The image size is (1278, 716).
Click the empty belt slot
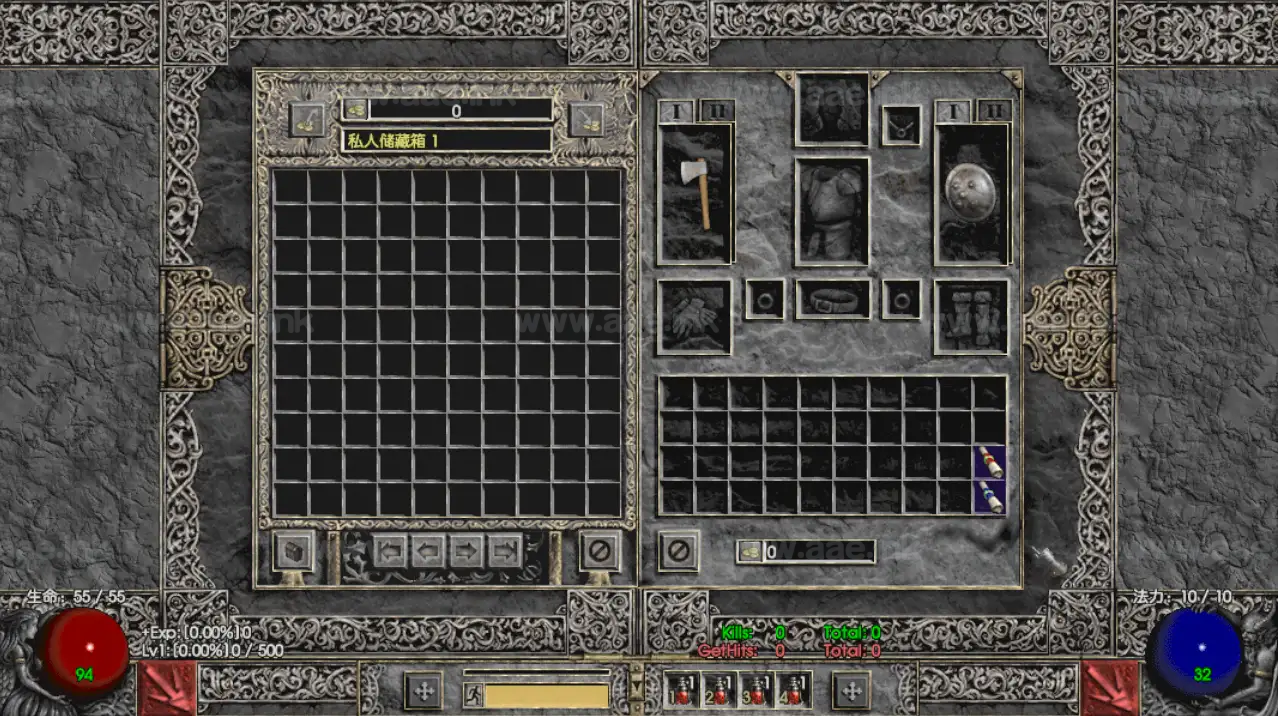[x=832, y=299]
